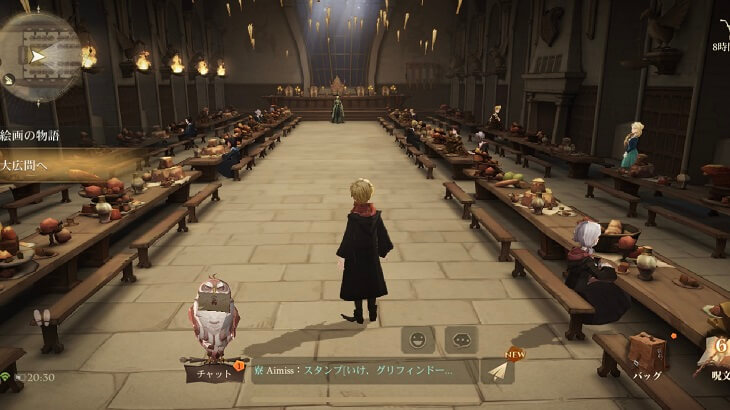The image size is (730, 410).
Task: Open the バッグ bag icon
Action: (x=647, y=356)
